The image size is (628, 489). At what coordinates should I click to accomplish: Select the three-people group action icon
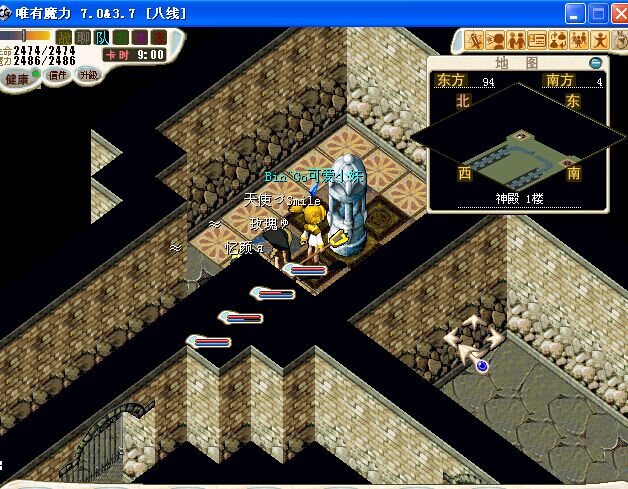click(x=579, y=41)
